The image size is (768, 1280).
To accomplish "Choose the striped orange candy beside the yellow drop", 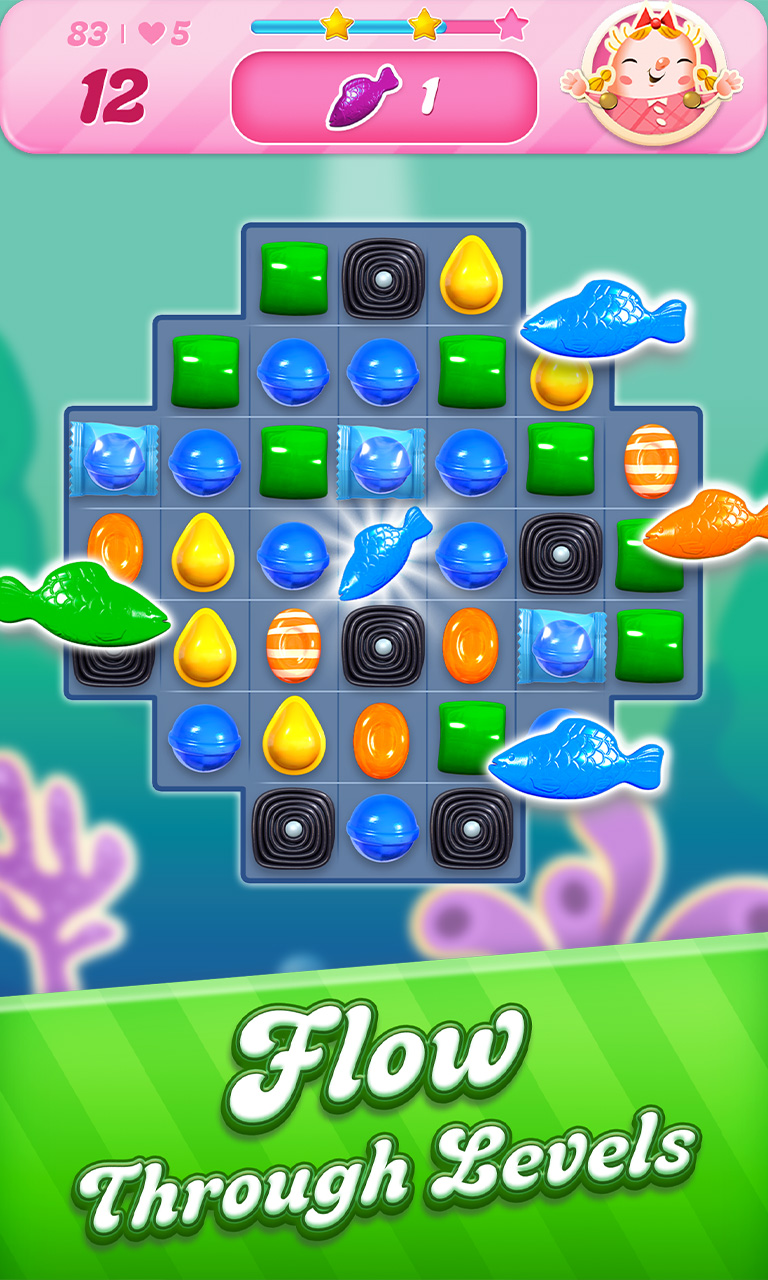I will tap(293, 645).
